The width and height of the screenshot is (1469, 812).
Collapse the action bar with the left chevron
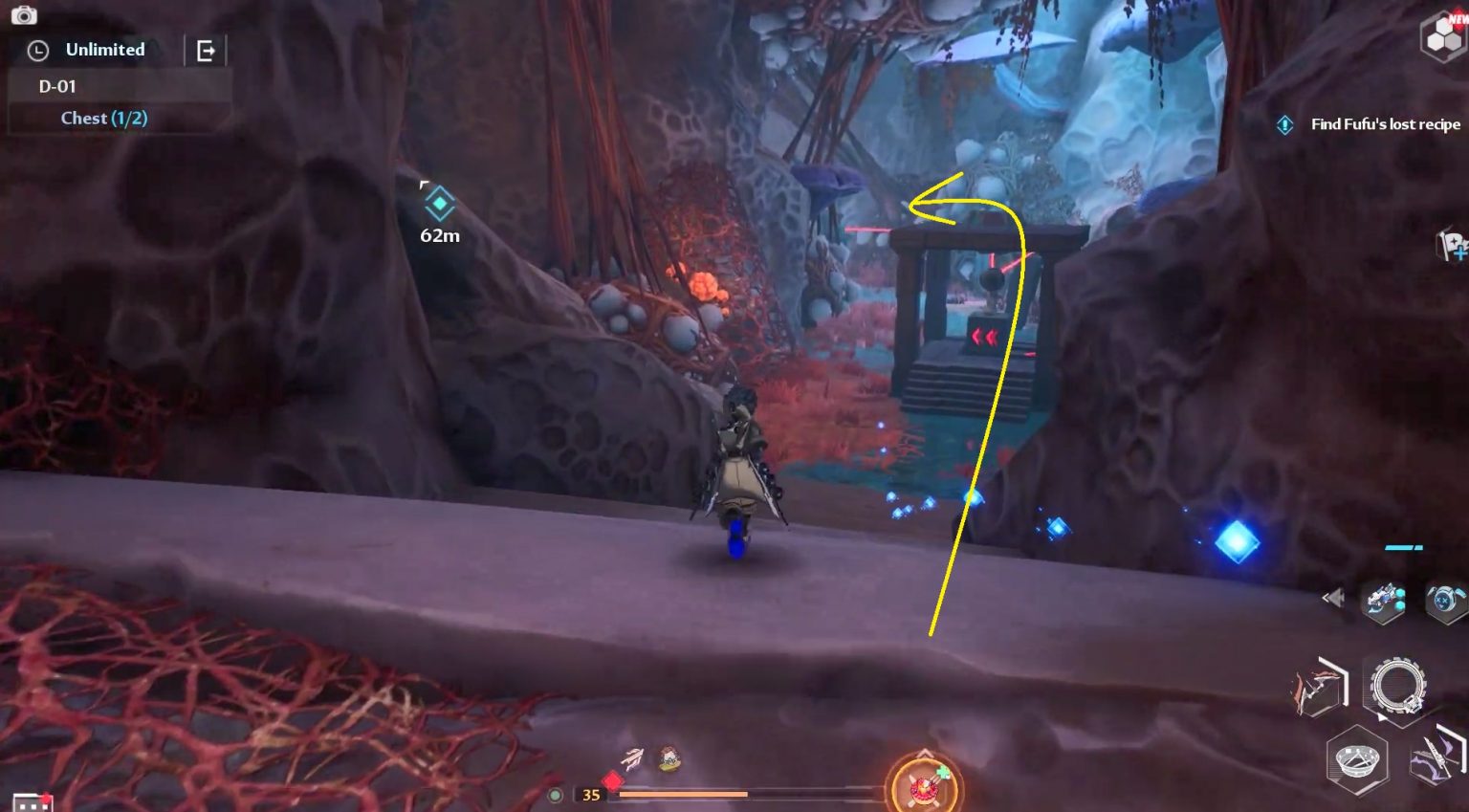pyautogui.click(x=1331, y=597)
